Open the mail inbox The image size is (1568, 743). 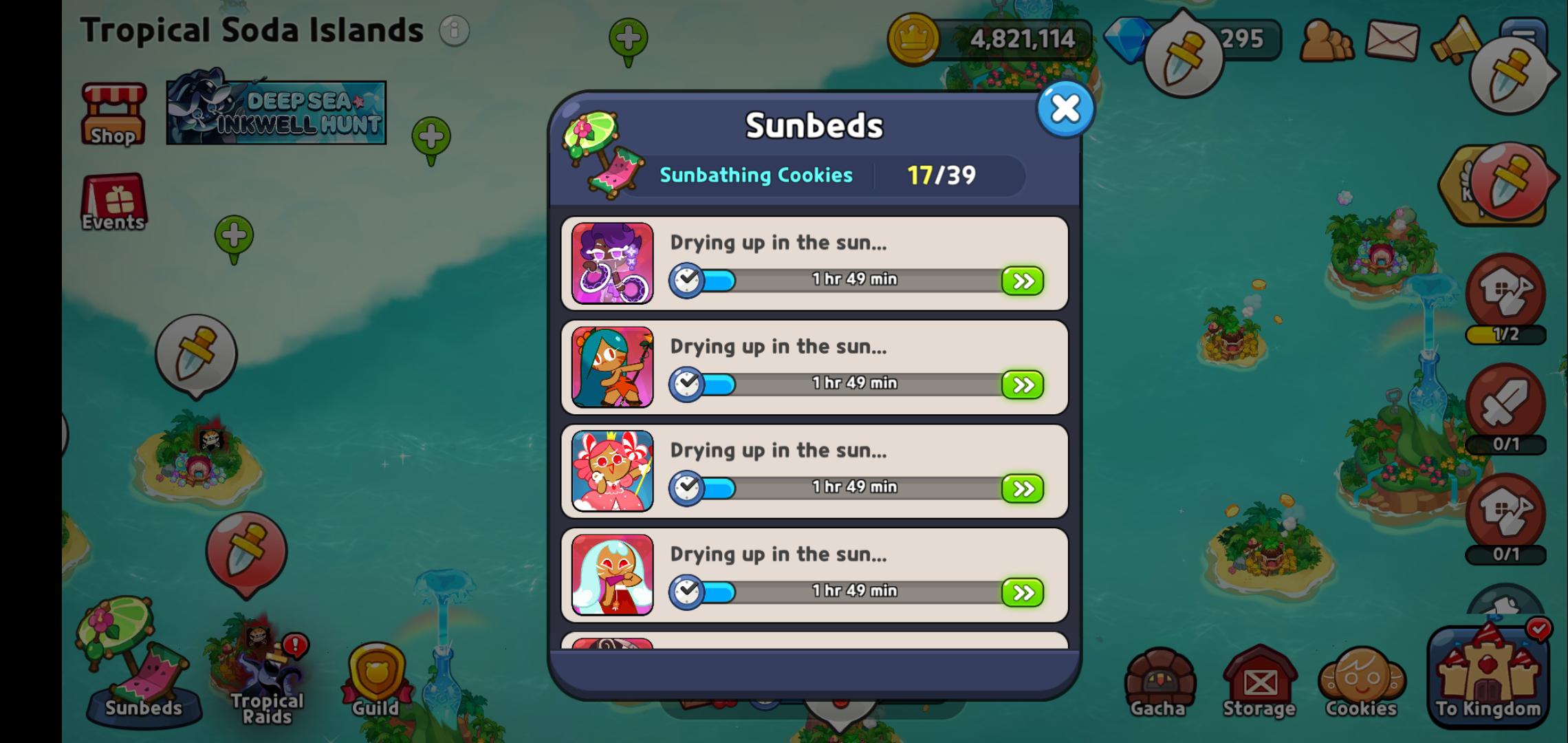coord(1391,41)
